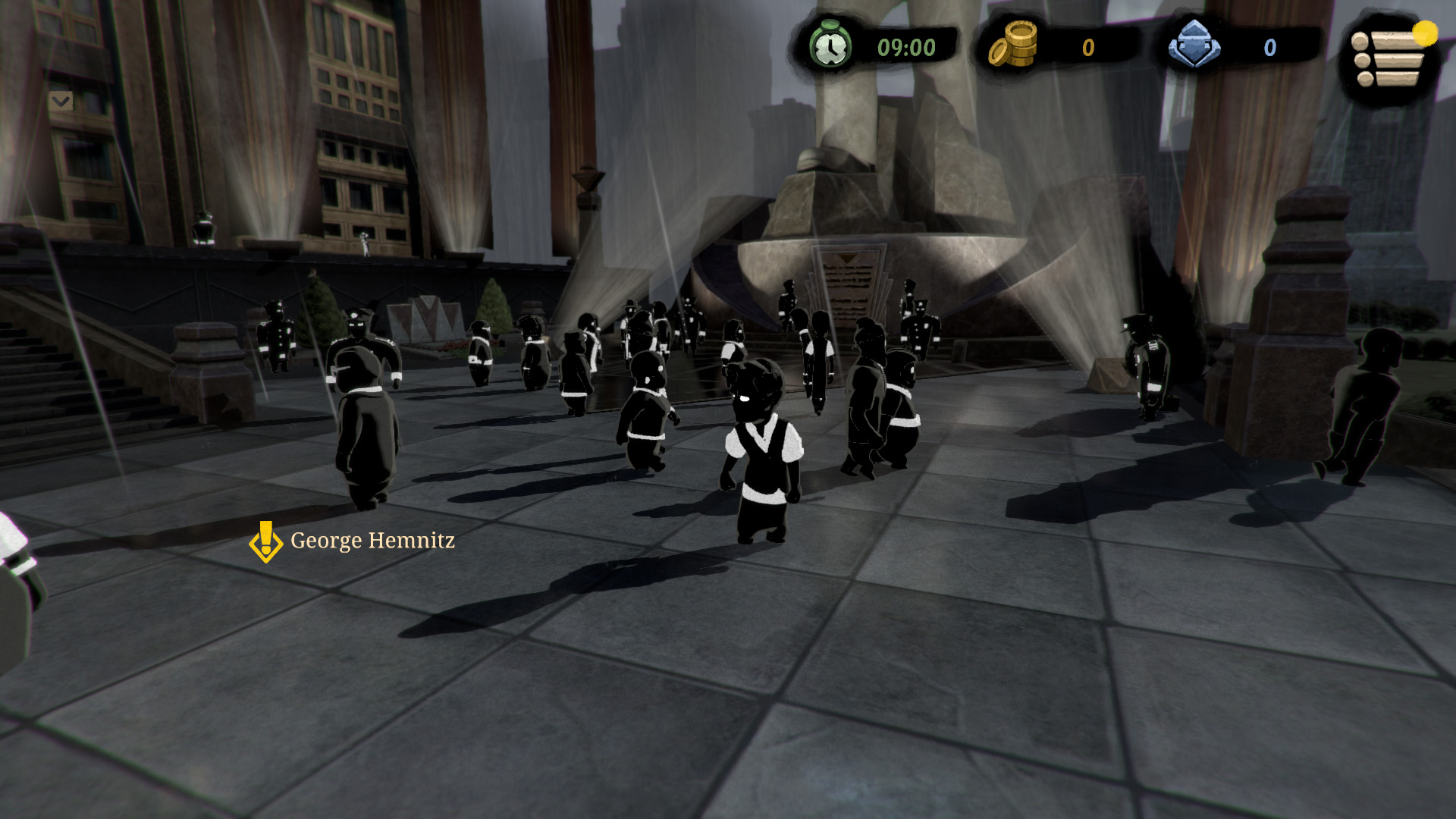The height and width of the screenshot is (819, 1456).
Task: Expand the small chevron dropdown arrow
Action: tap(61, 101)
